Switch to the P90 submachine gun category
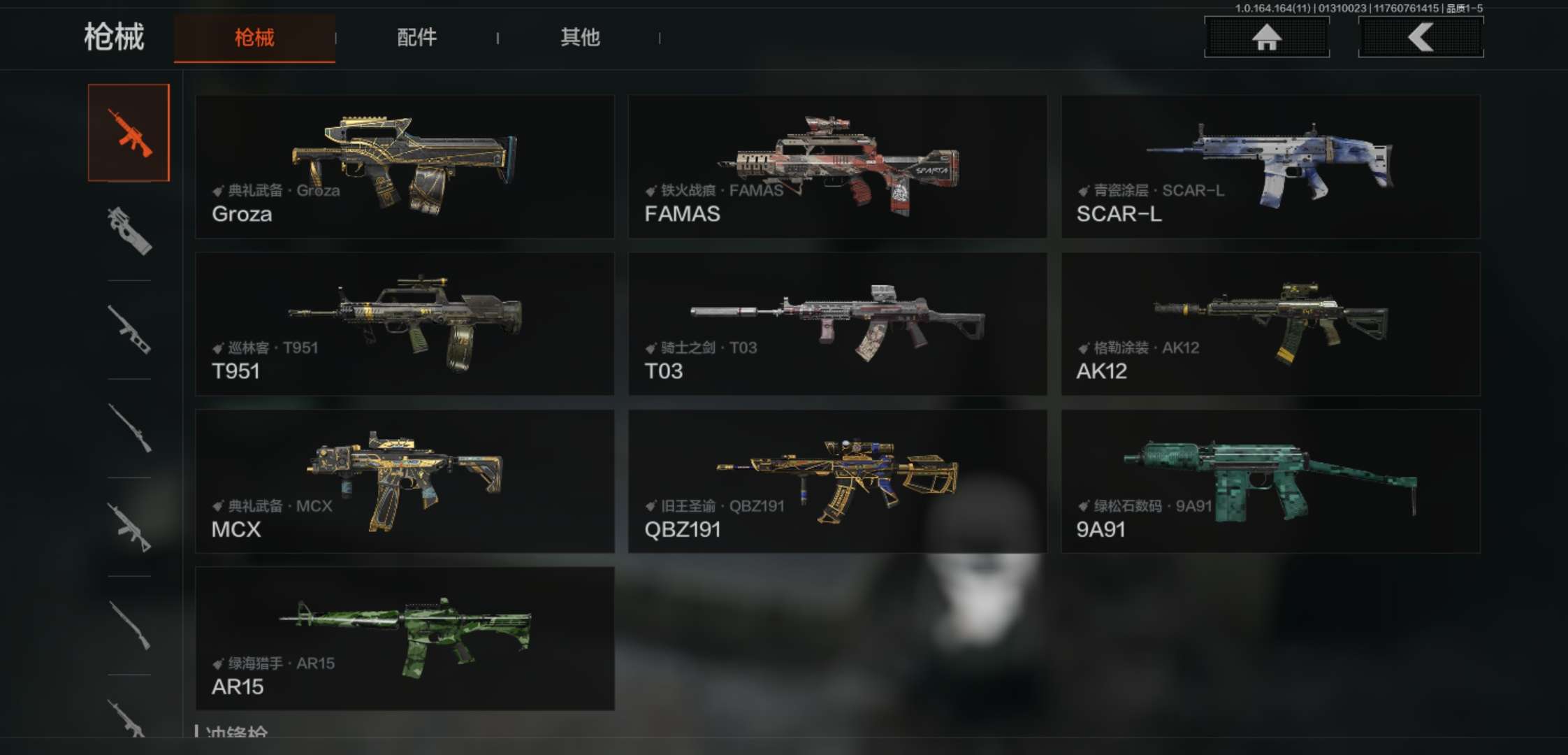The height and width of the screenshot is (755, 1568). click(x=129, y=231)
